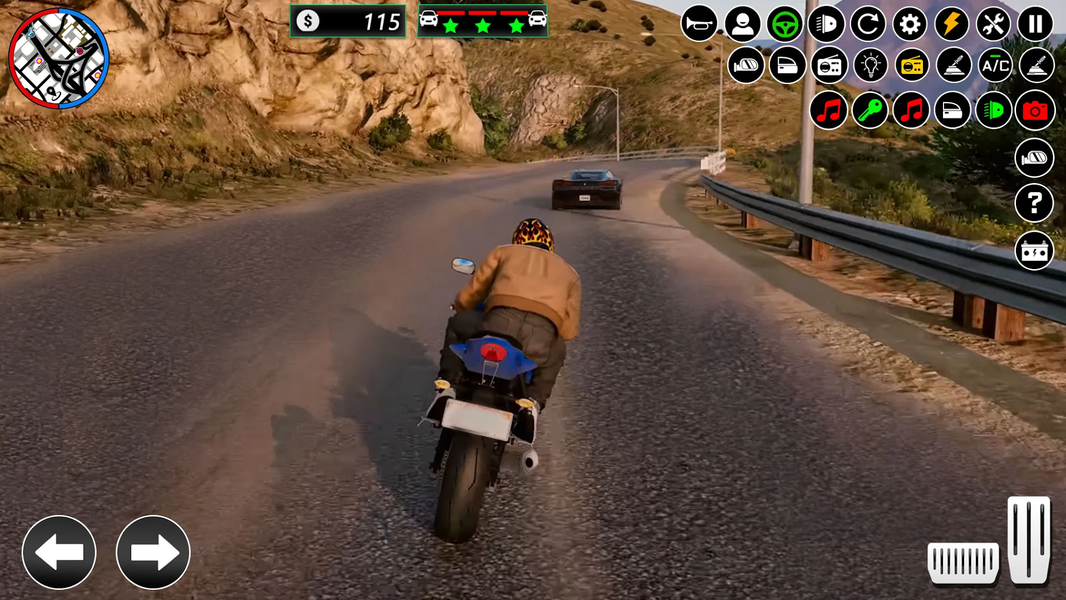Toggle the green steering wheel control
This screenshot has height=600, width=1066.
pos(785,23)
